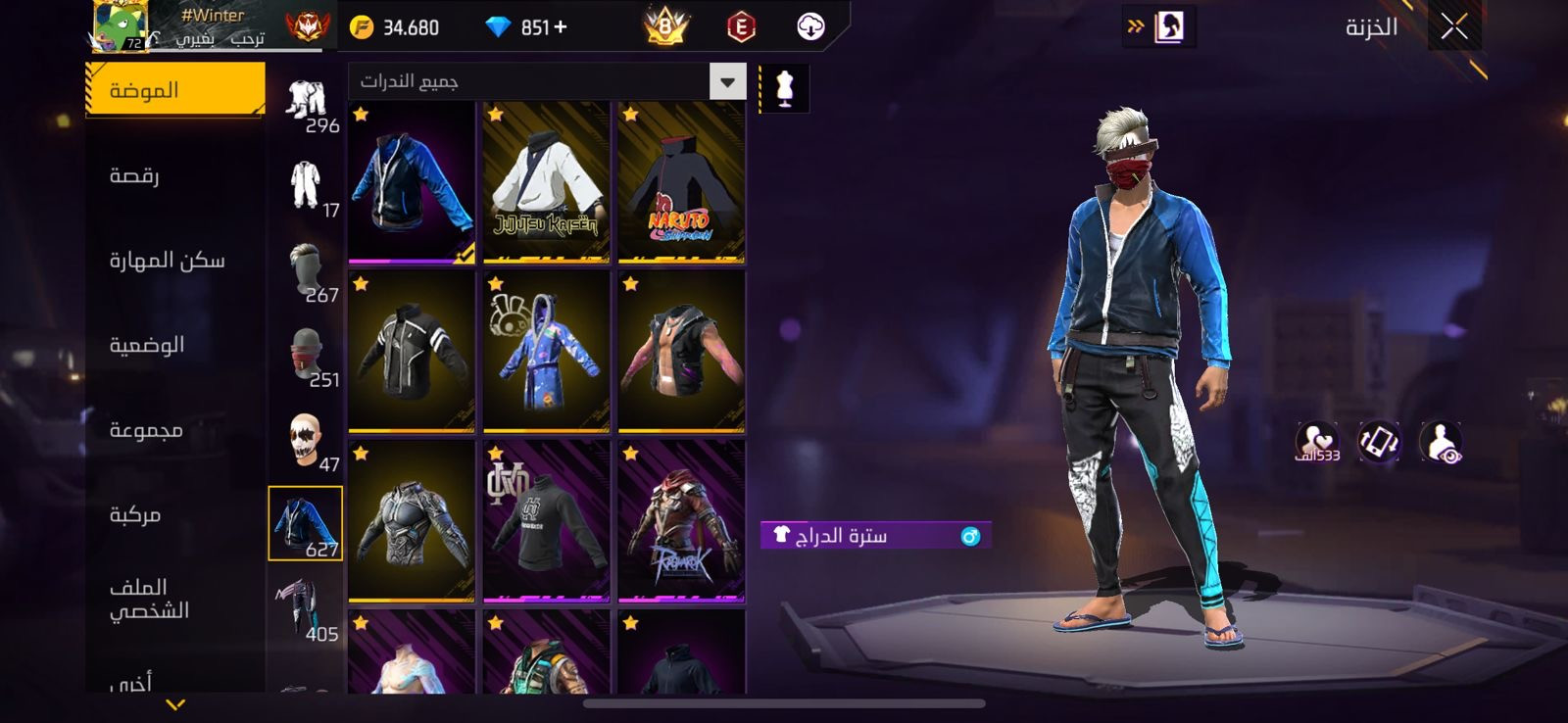Add diamonds using the gem counter
Screen dimensions: 1568x723
pos(527,27)
